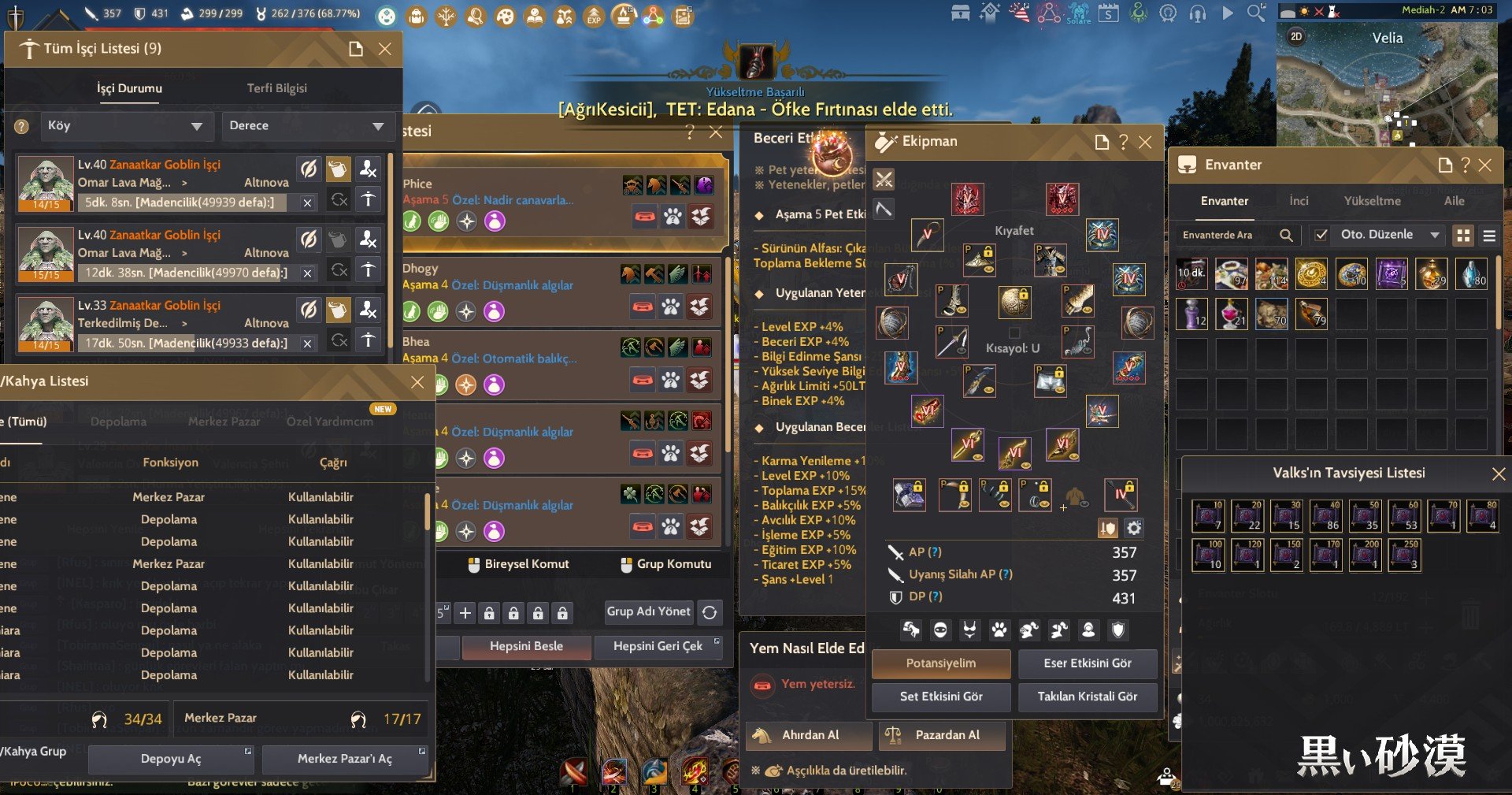Close the Ekipman window

tap(1145, 142)
